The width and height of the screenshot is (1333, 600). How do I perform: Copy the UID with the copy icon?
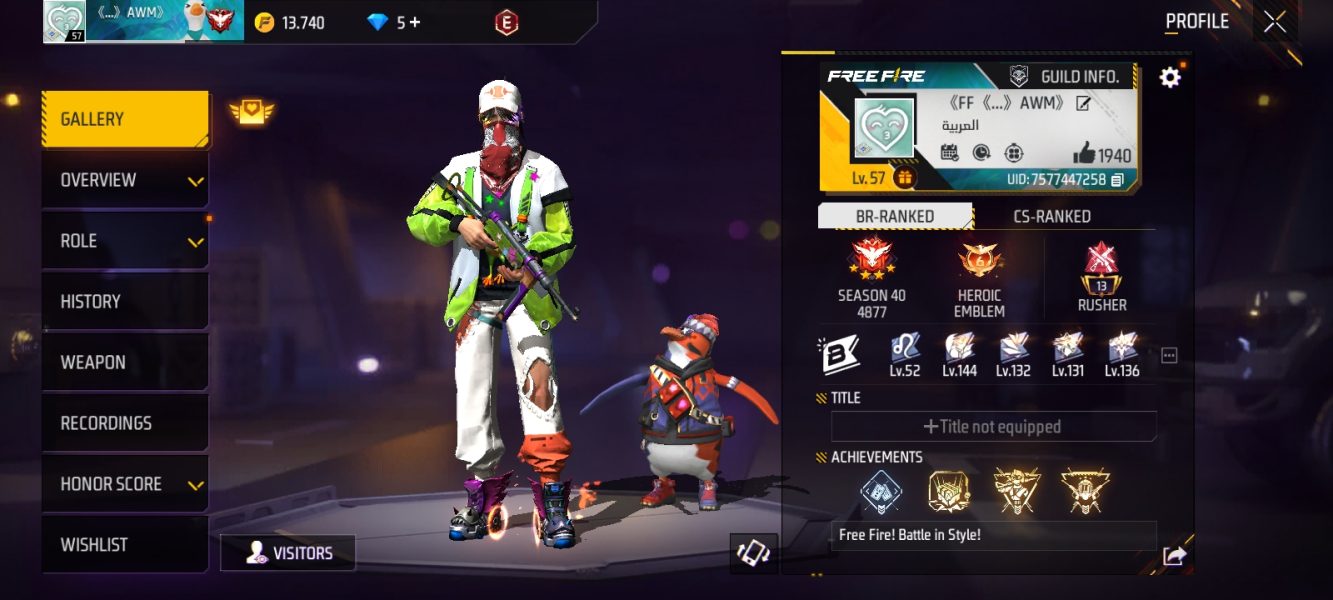[1117, 180]
